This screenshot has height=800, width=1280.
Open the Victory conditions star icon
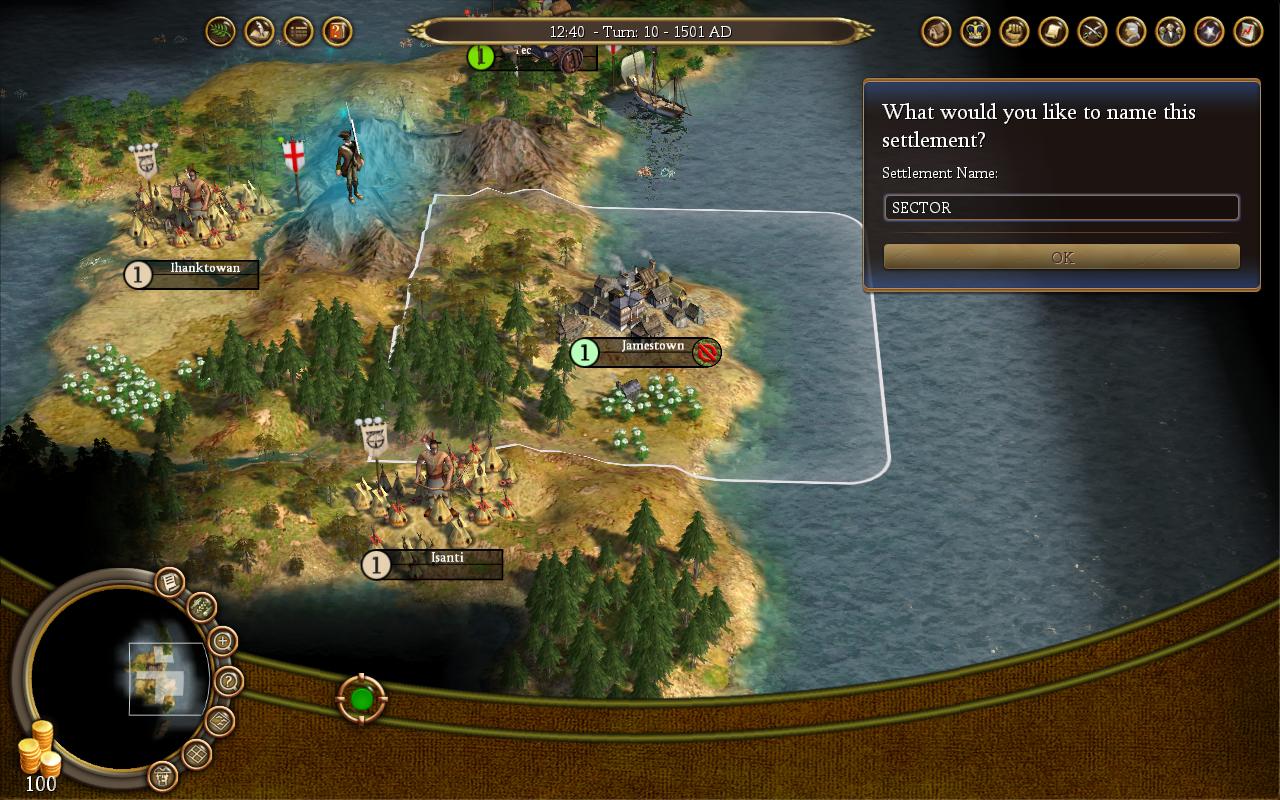(1208, 31)
